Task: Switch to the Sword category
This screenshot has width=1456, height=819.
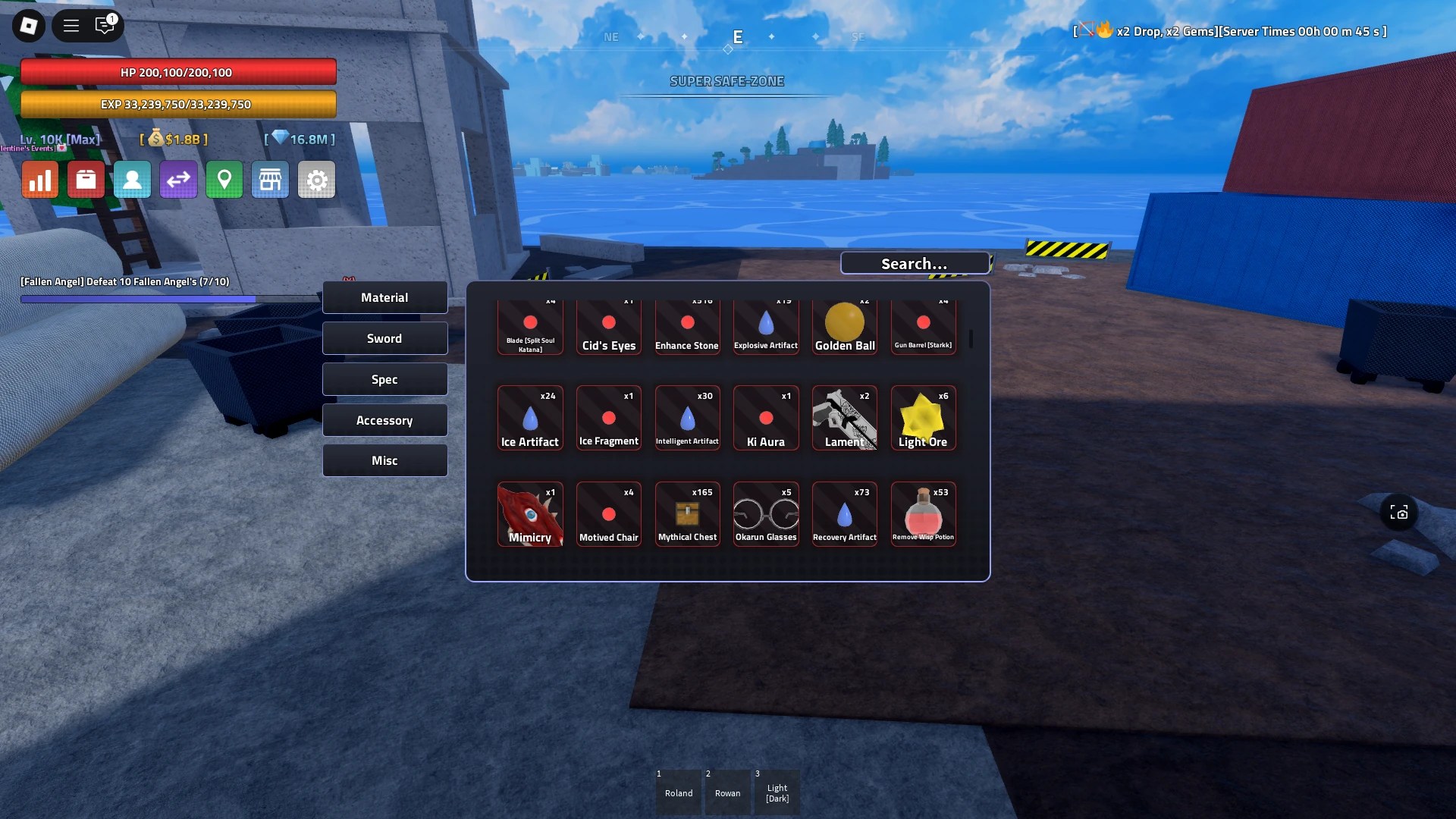Action: point(384,337)
